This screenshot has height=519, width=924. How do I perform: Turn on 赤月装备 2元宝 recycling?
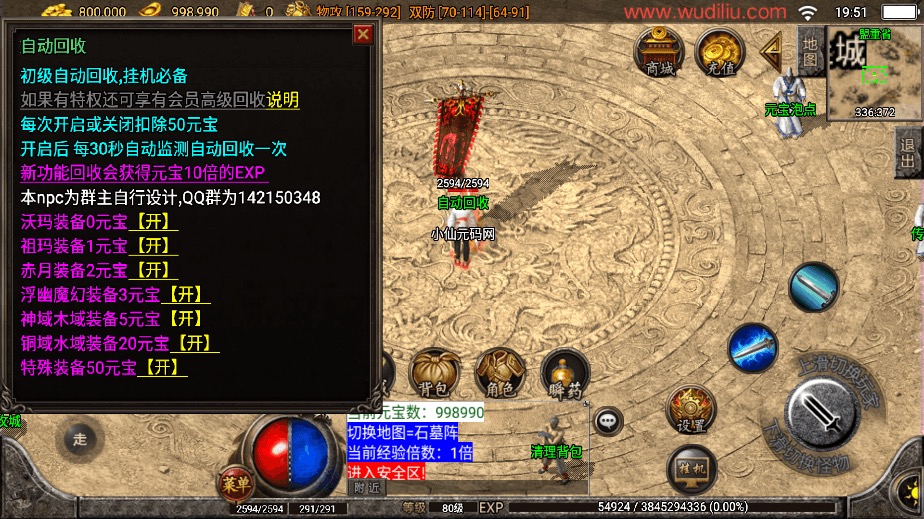click(155, 270)
